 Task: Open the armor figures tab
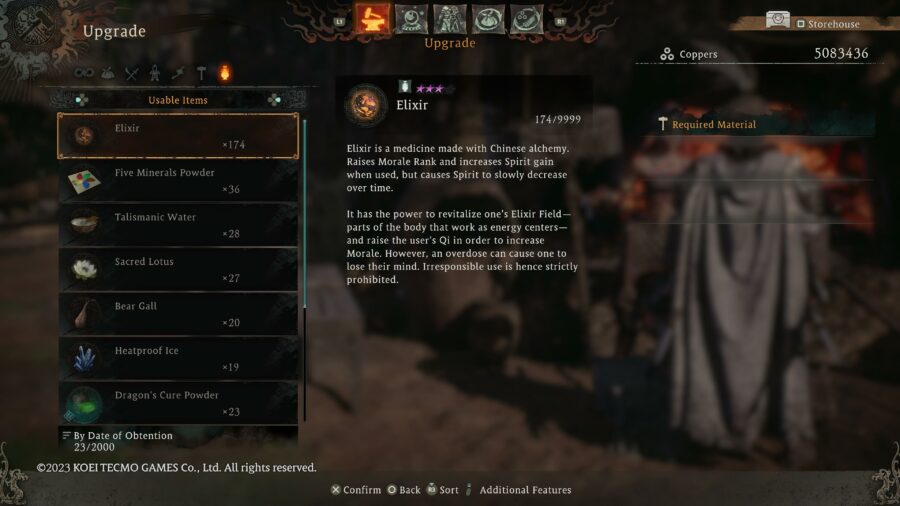(450, 19)
